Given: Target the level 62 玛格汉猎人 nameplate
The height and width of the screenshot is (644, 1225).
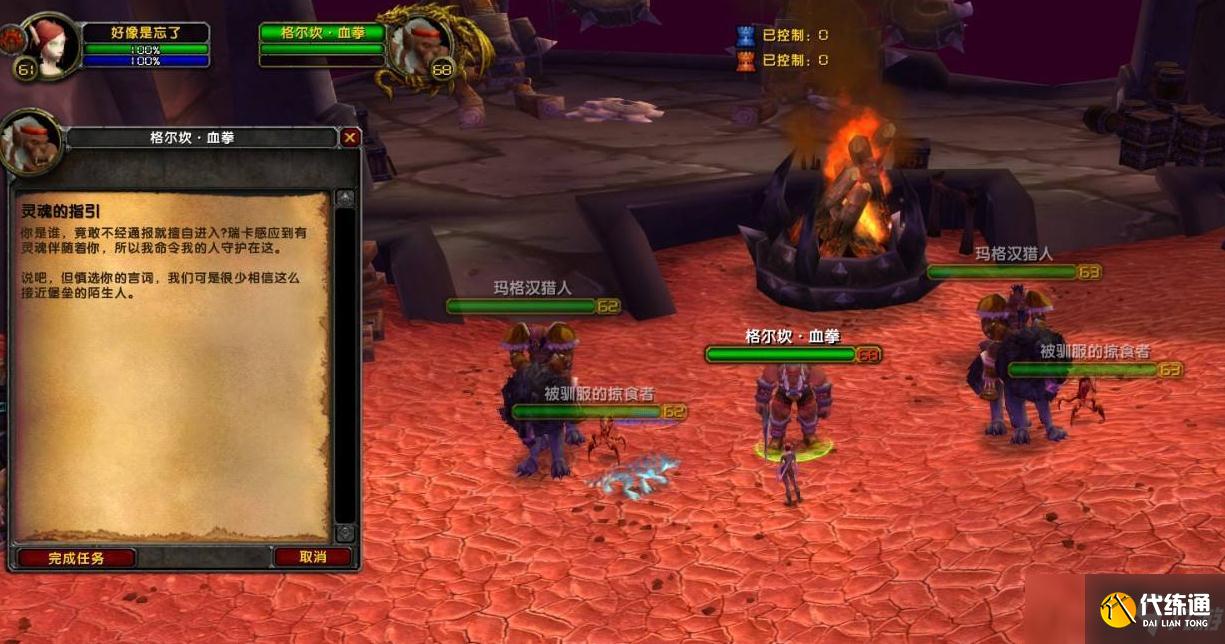Looking at the screenshot, I should [x=520, y=306].
